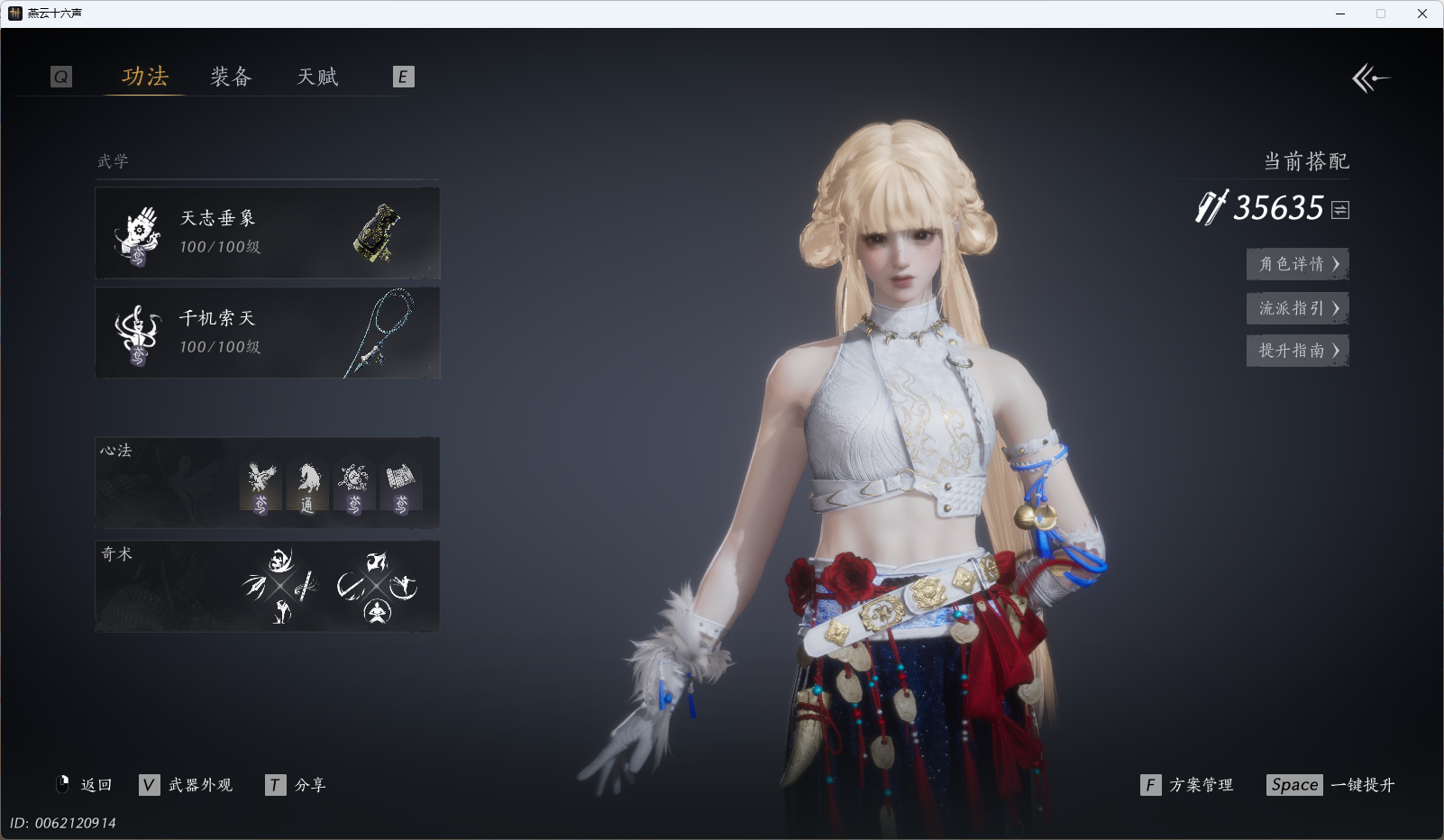
Task: Open the 奇术 panel
Action: (162, 586)
